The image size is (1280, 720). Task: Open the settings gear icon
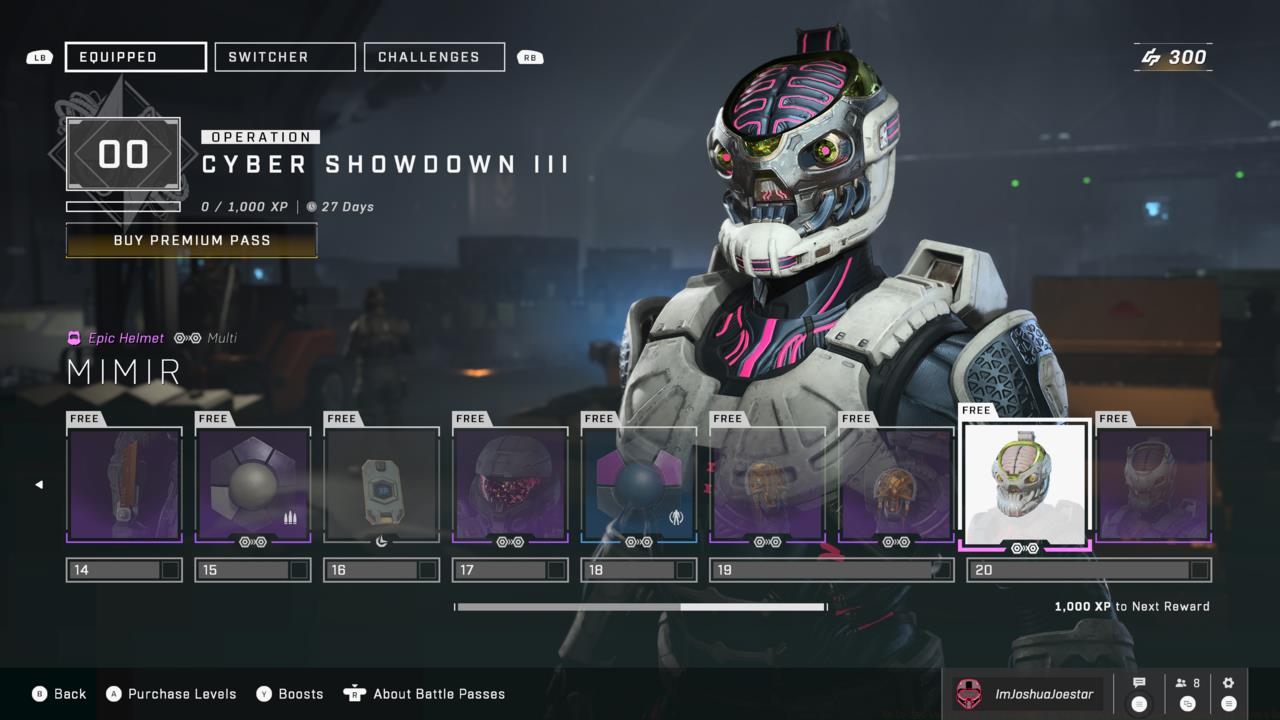pyautogui.click(x=1229, y=693)
